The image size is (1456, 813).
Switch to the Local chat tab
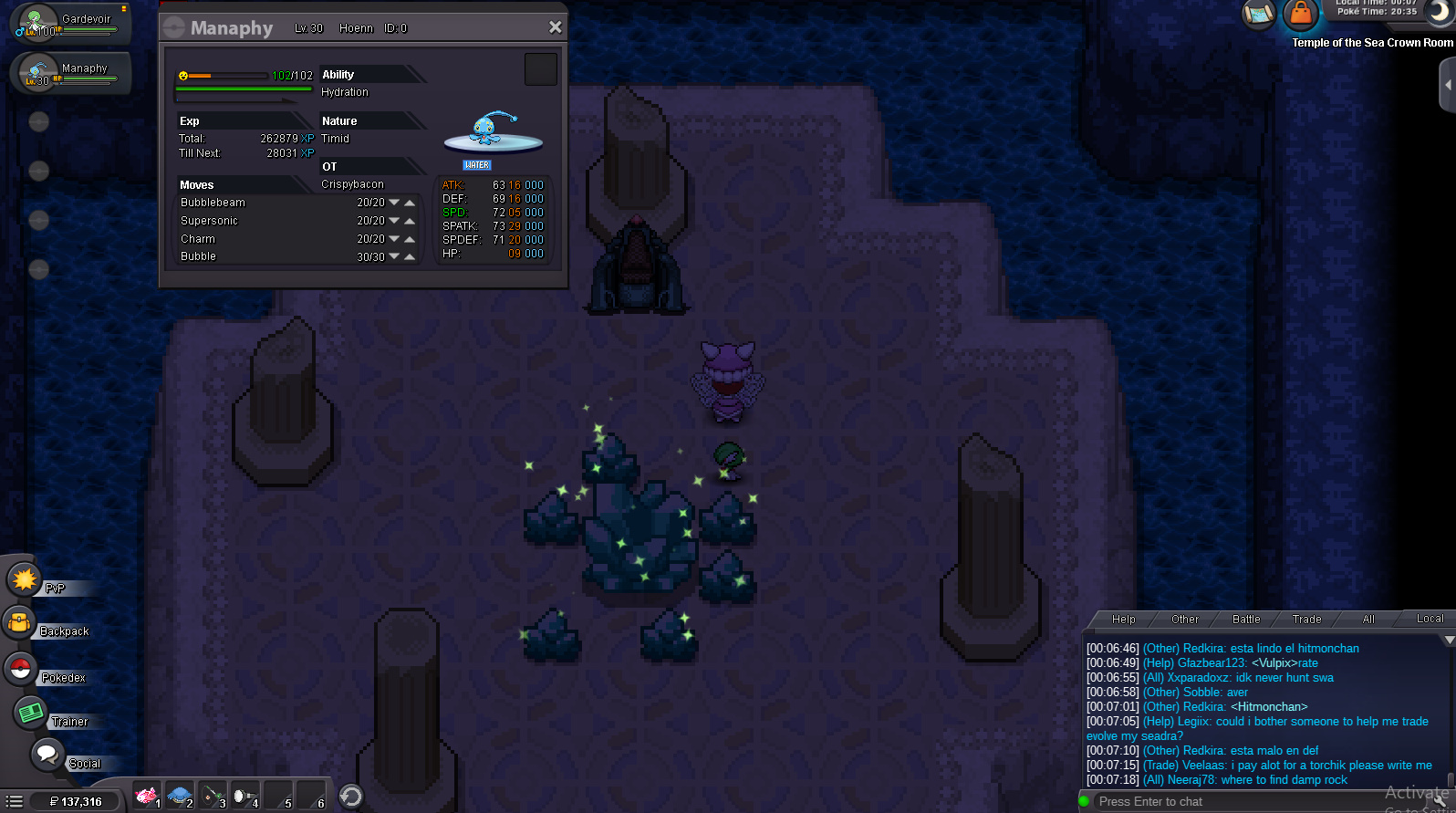[x=1429, y=619]
